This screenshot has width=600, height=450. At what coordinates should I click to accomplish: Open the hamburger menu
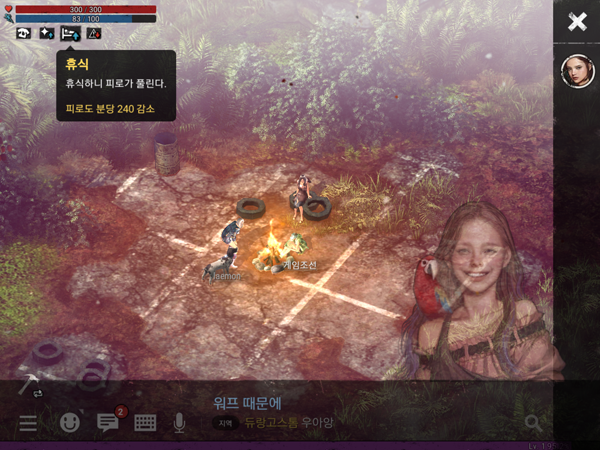tap(28, 423)
